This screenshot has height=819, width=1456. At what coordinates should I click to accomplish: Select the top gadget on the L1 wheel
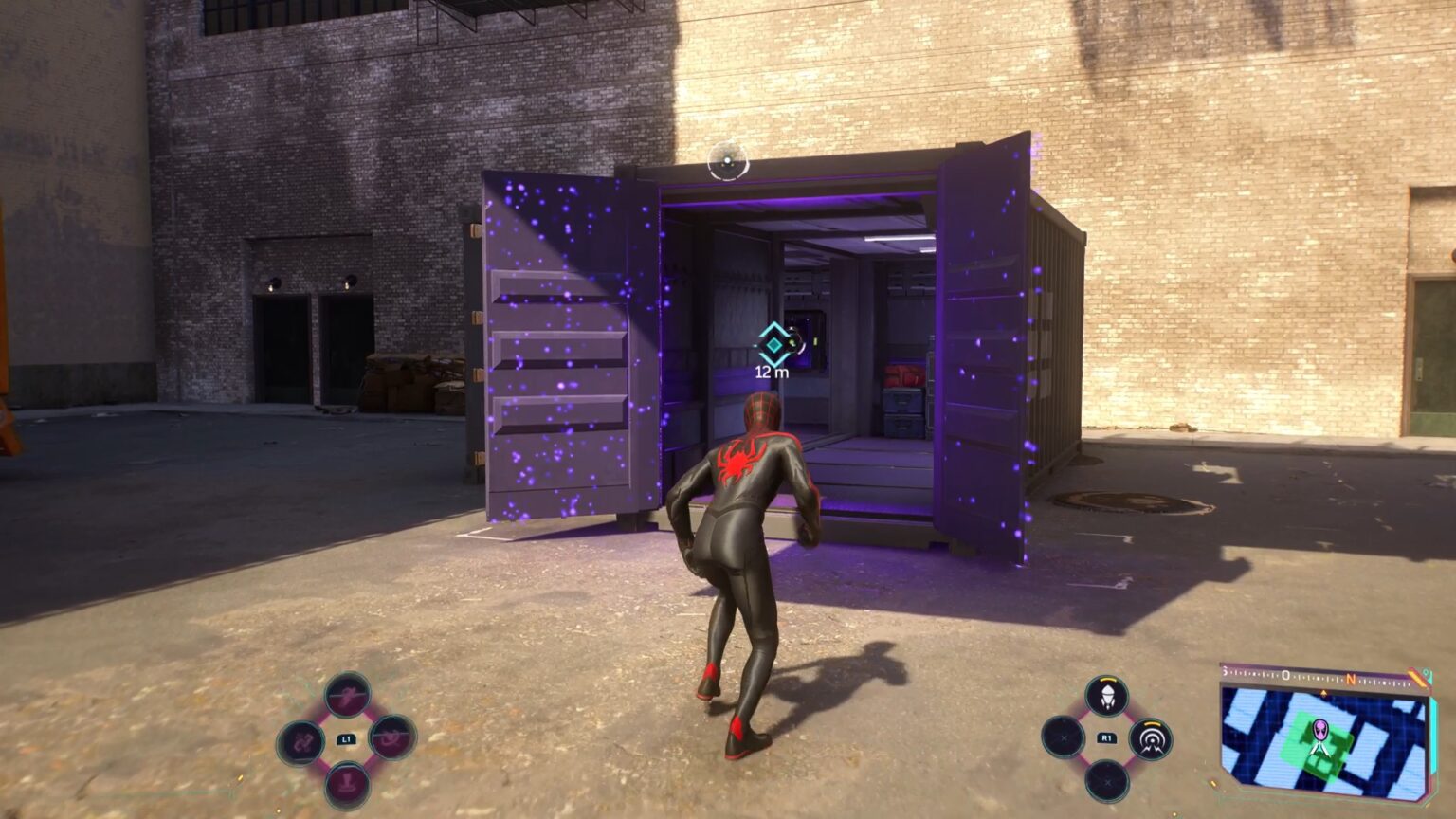click(347, 695)
